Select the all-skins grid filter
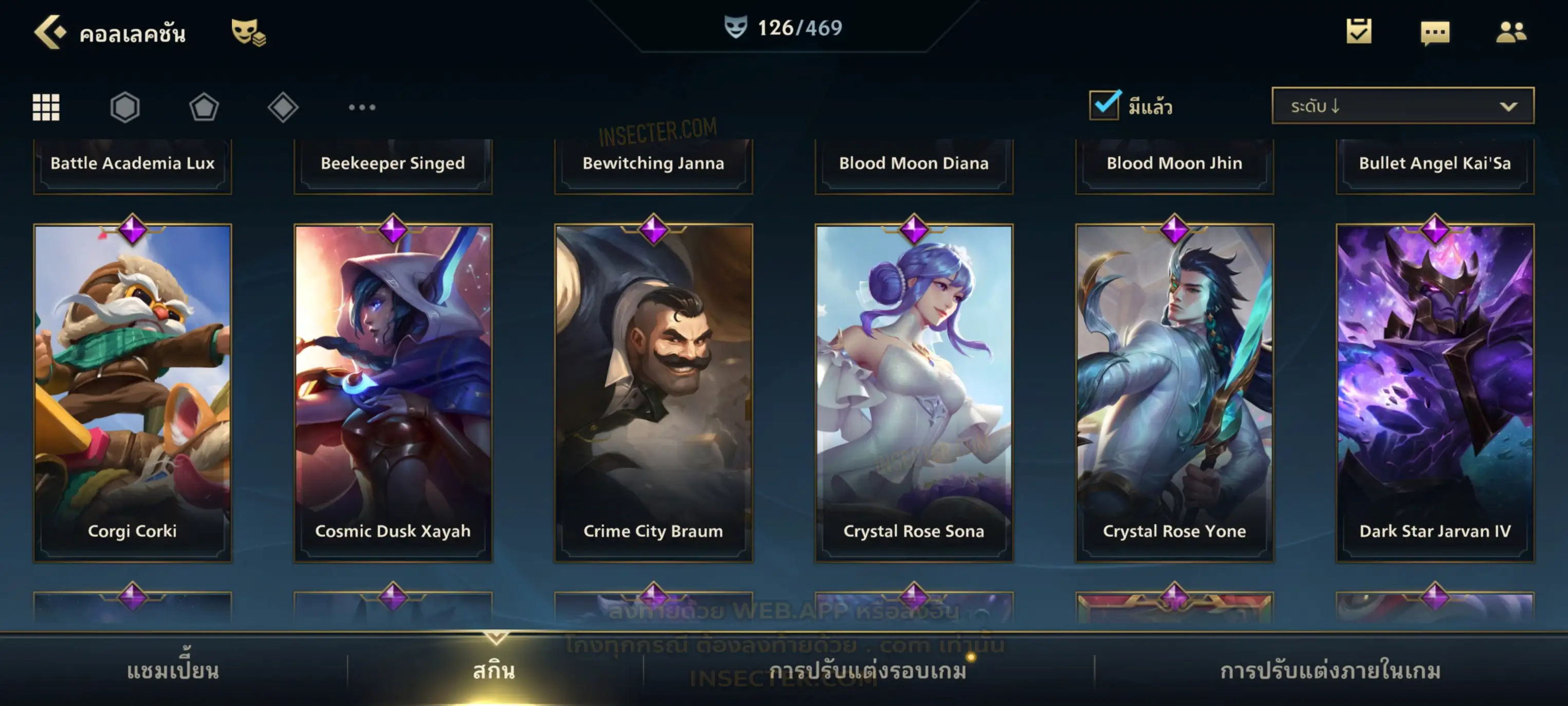 pos(46,107)
